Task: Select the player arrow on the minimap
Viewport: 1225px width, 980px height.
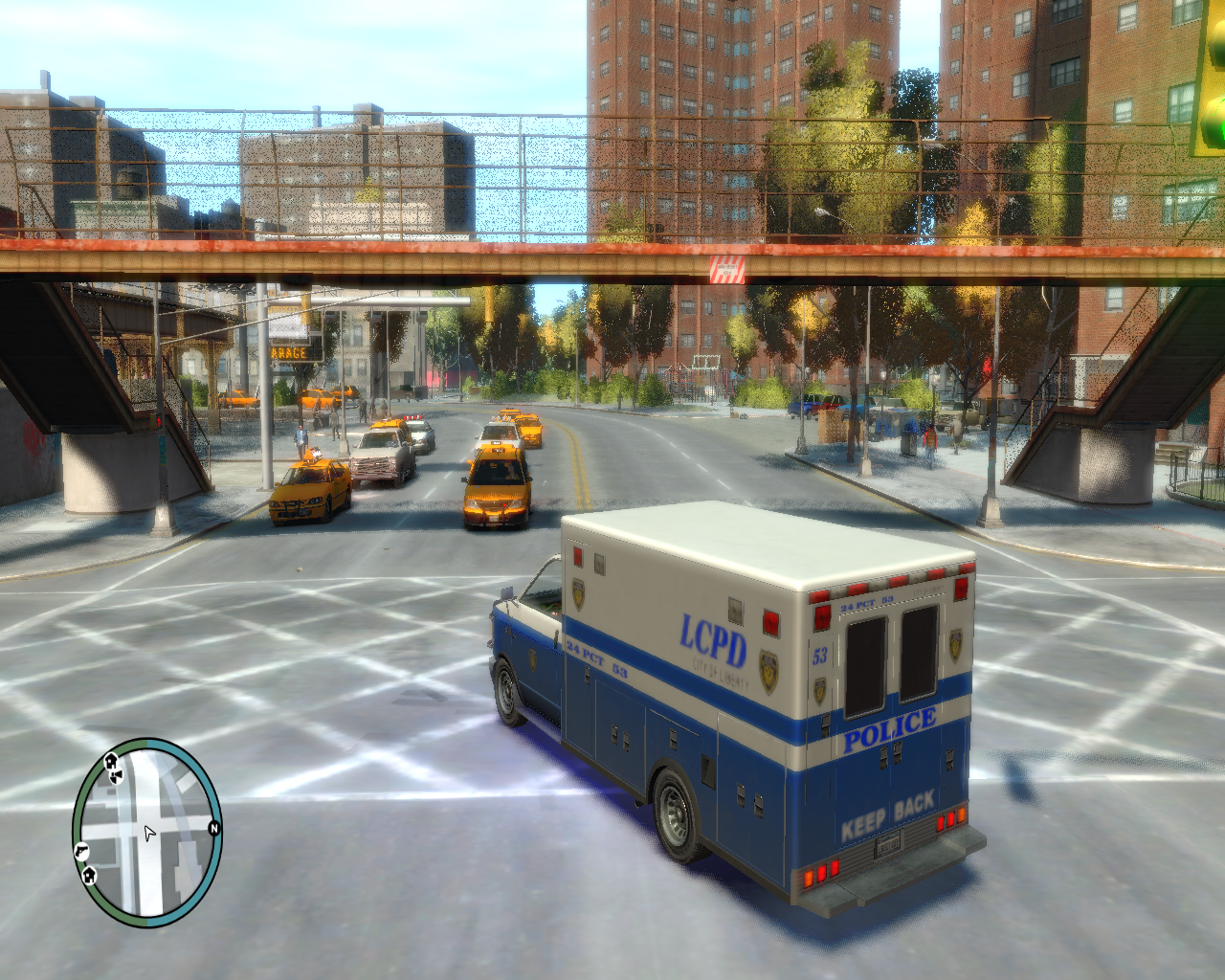Action: (148, 833)
